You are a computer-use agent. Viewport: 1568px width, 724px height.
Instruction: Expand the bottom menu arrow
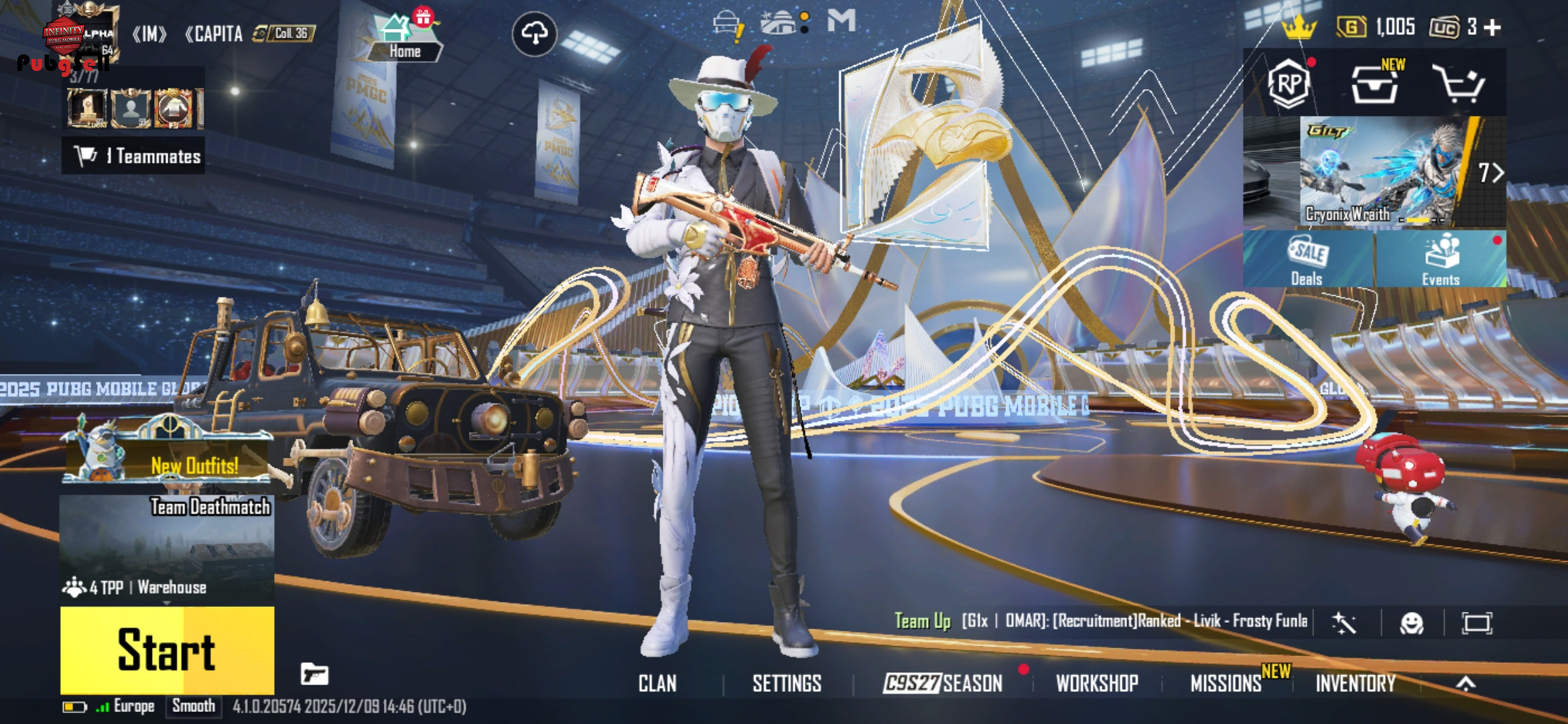point(1465,683)
